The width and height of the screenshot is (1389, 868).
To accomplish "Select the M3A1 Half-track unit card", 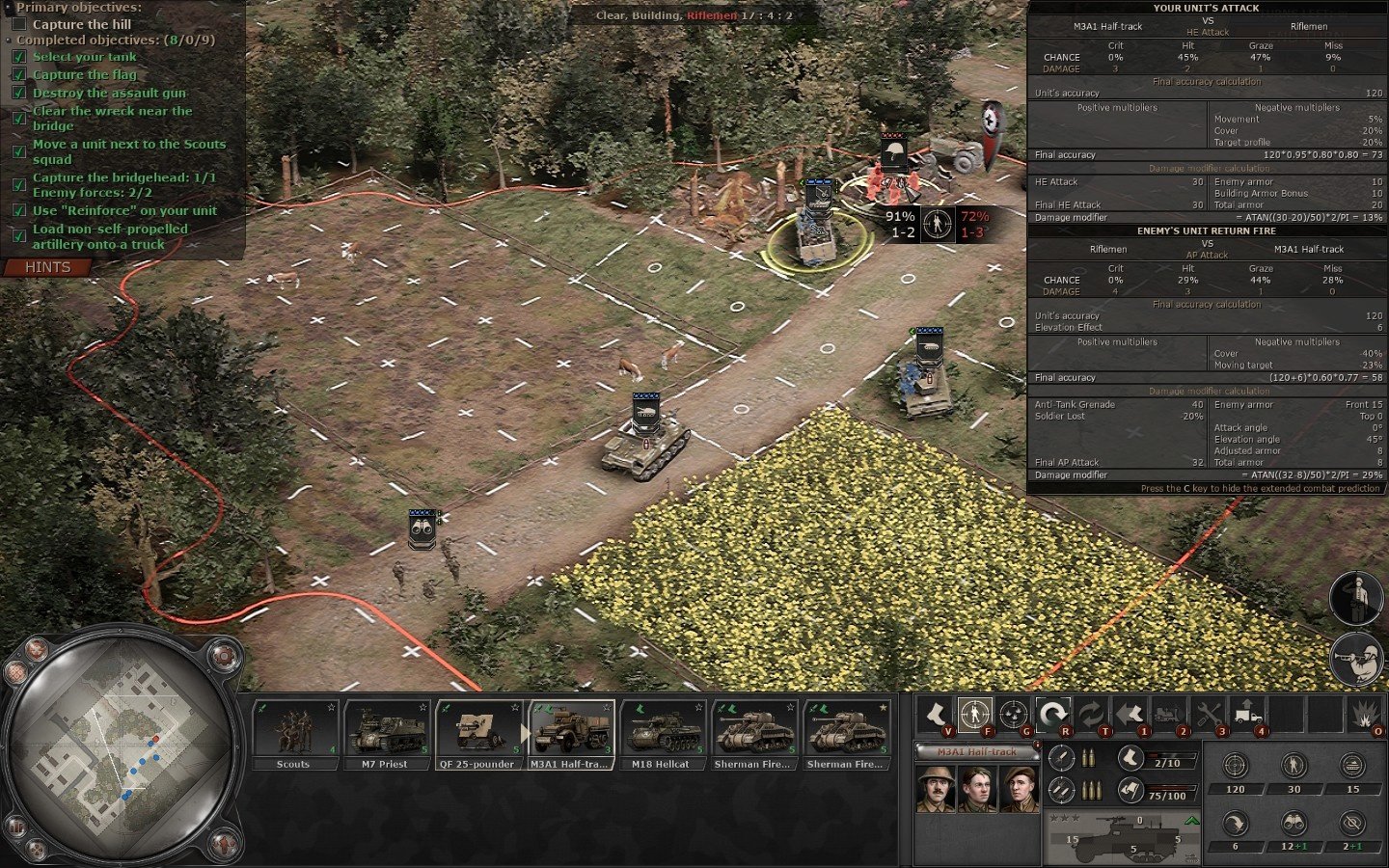I will pos(571,734).
